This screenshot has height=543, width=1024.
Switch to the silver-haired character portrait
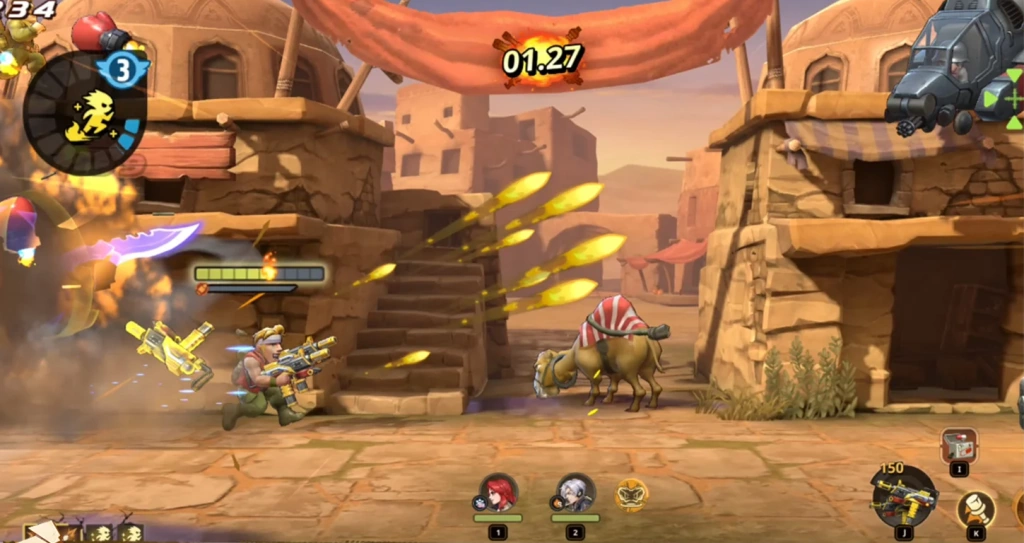coord(575,493)
